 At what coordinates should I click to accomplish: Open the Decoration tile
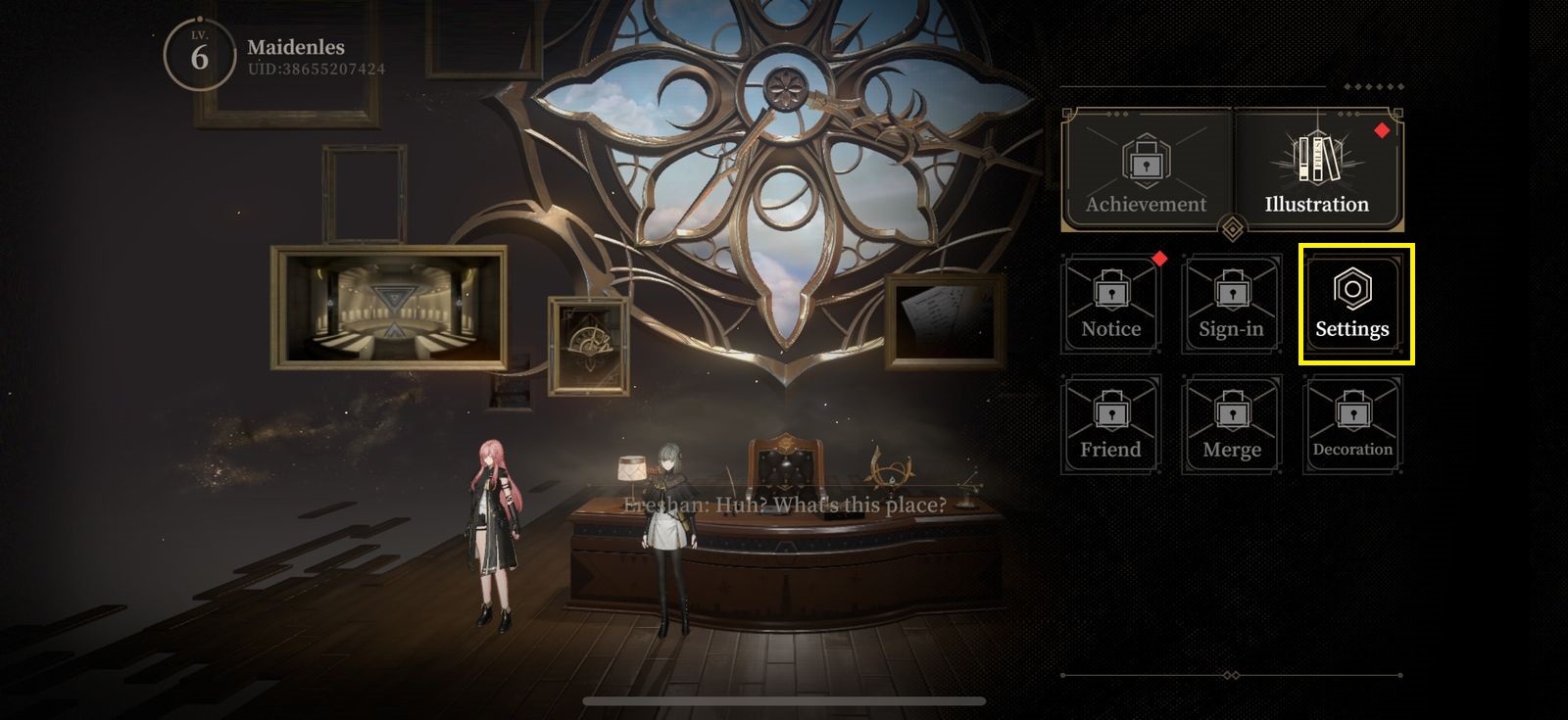(x=1353, y=425)
